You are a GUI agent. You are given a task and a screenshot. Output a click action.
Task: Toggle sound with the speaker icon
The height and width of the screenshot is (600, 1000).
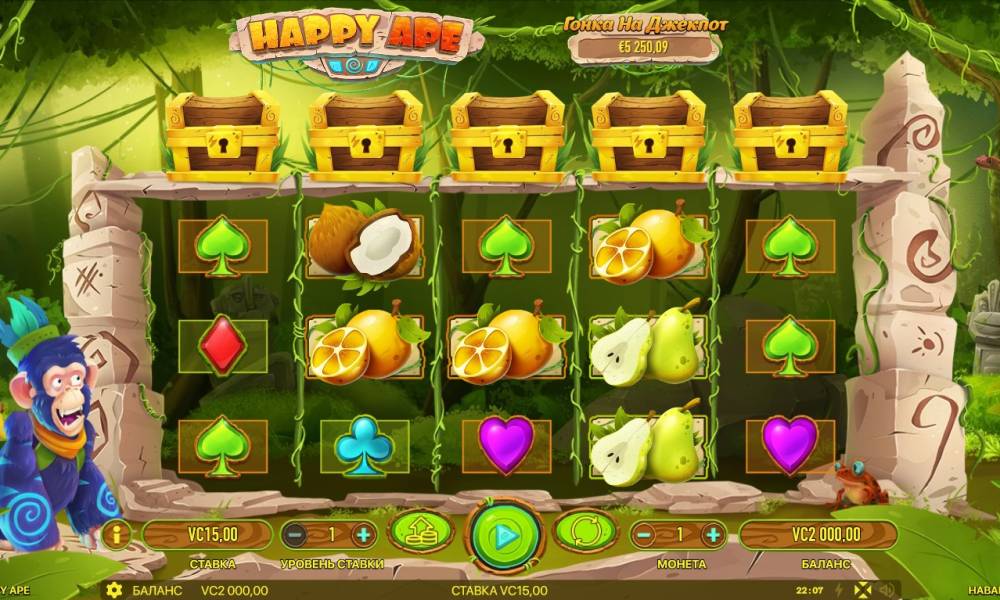(886, 589)
